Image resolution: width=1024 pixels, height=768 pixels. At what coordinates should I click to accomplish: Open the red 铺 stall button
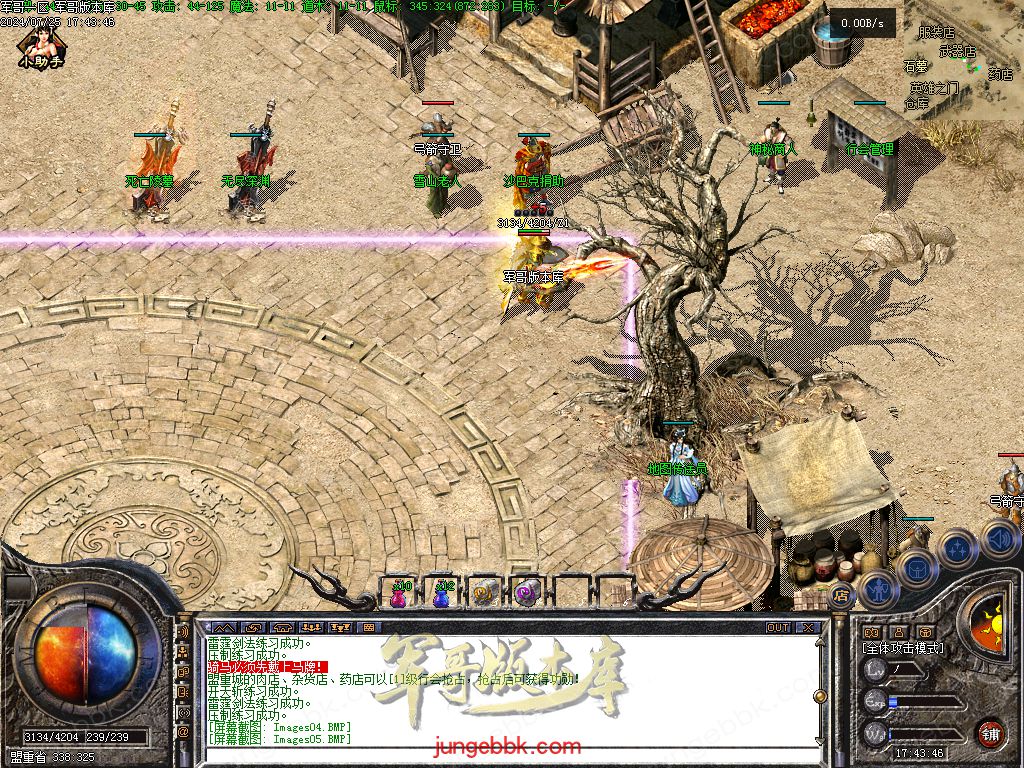click(990, 733)
